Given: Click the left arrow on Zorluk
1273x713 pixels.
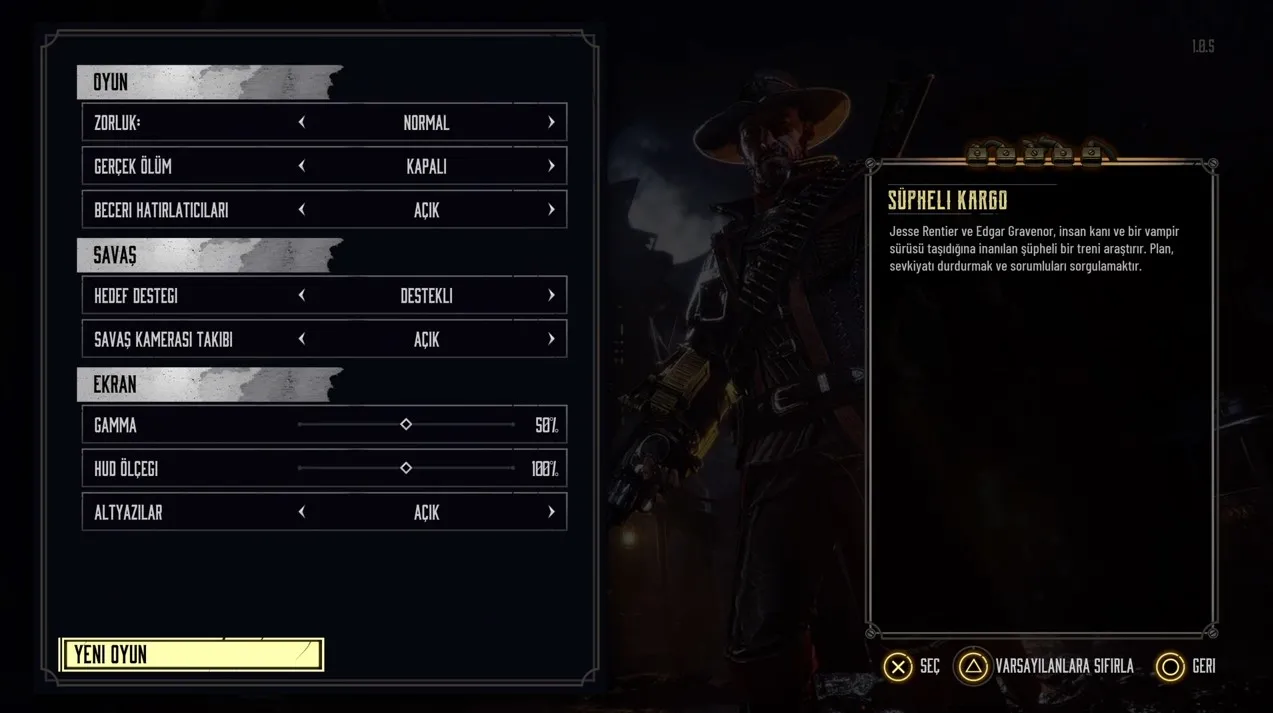Looking at the screenshot, I should 302,123.
